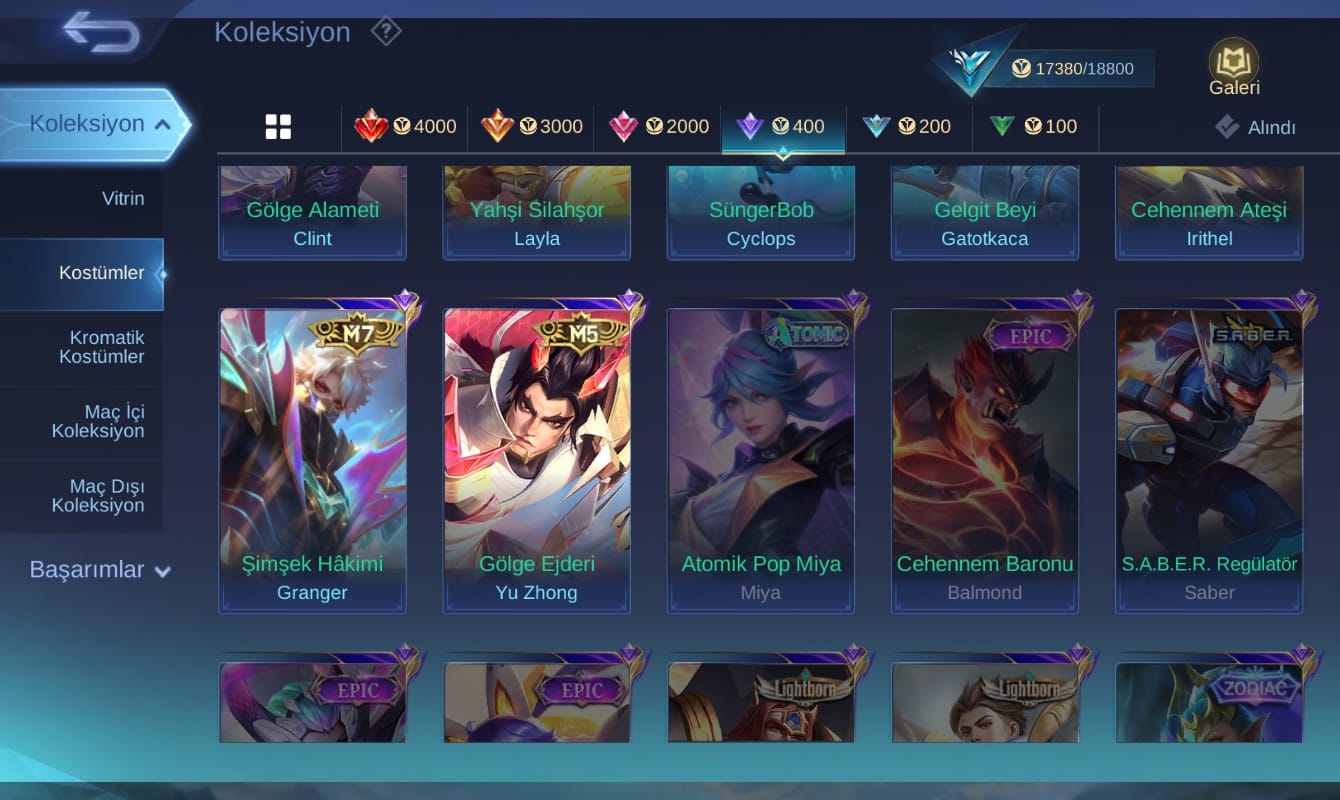View the Cehennem Baronu Balmond skin card
1340x800 pixels.
pyautogui.click(x=985, y=460)
